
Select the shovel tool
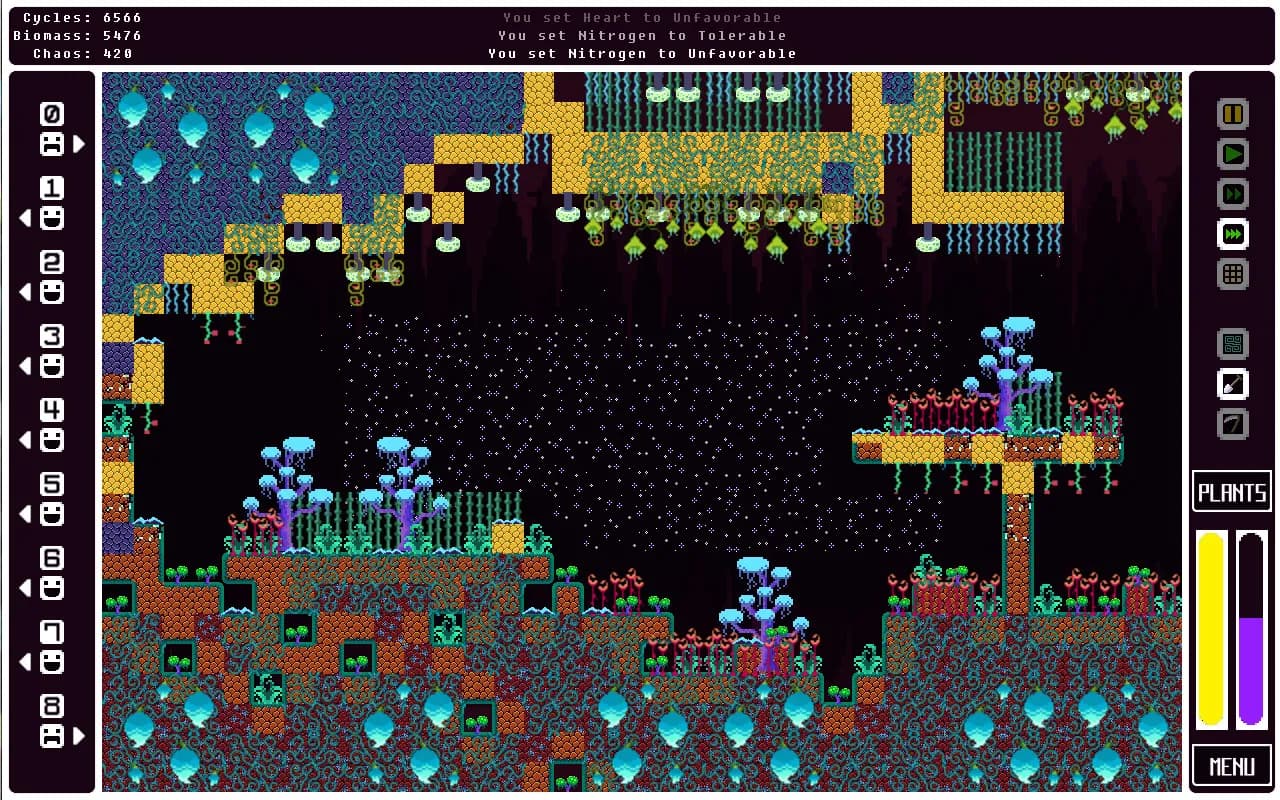coord(1233,384)
